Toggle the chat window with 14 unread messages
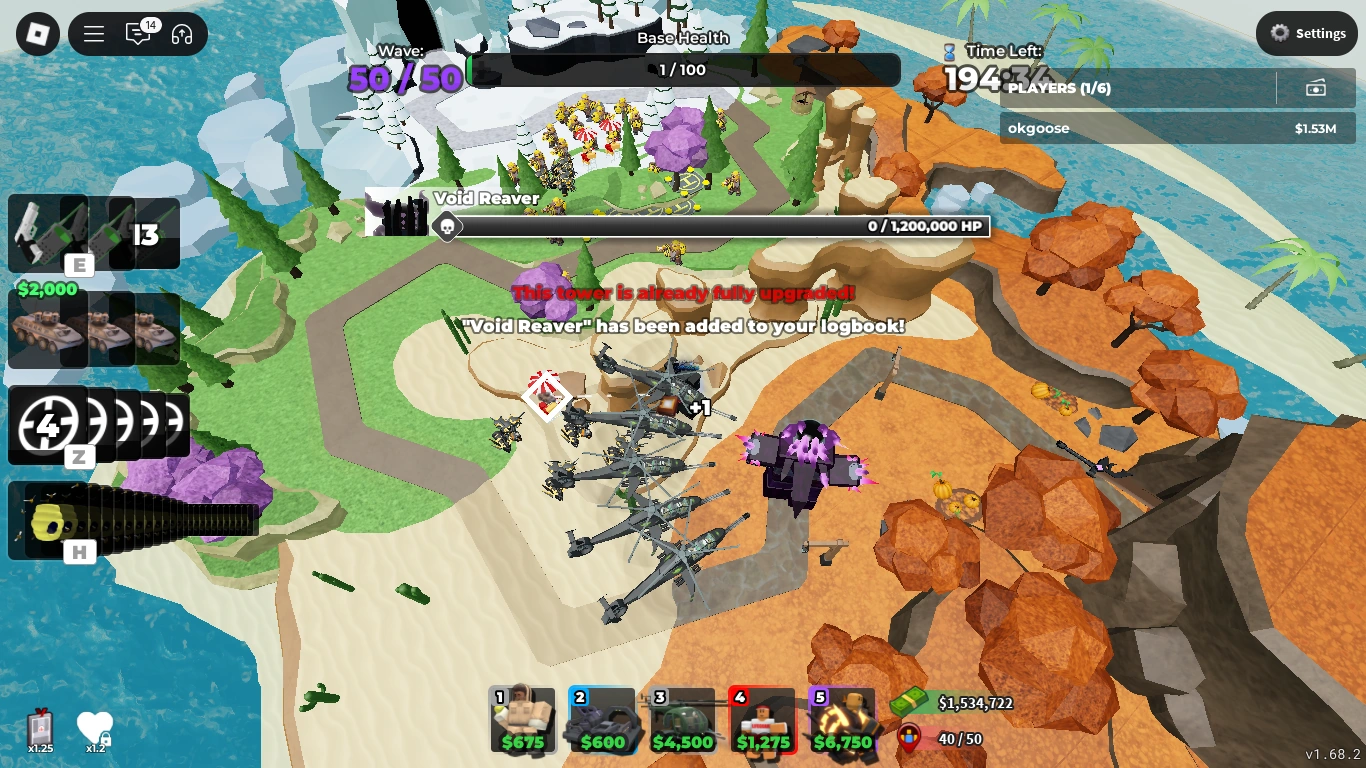 click(138, 33)
